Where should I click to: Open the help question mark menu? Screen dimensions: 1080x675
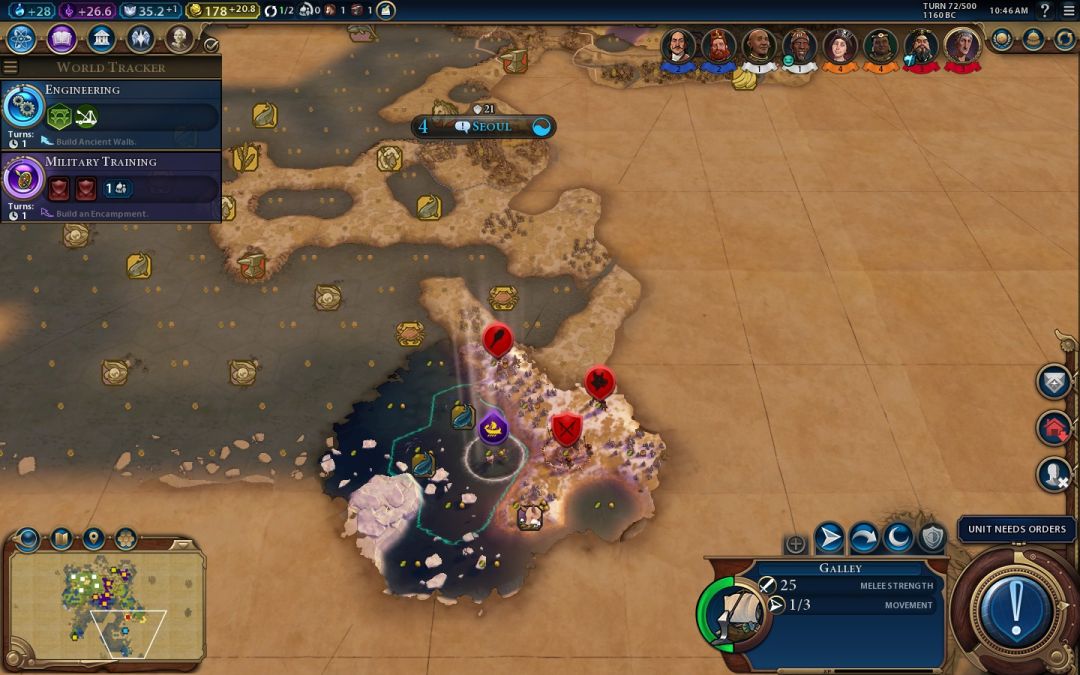pyautogui.click(x=1045, y=10)
